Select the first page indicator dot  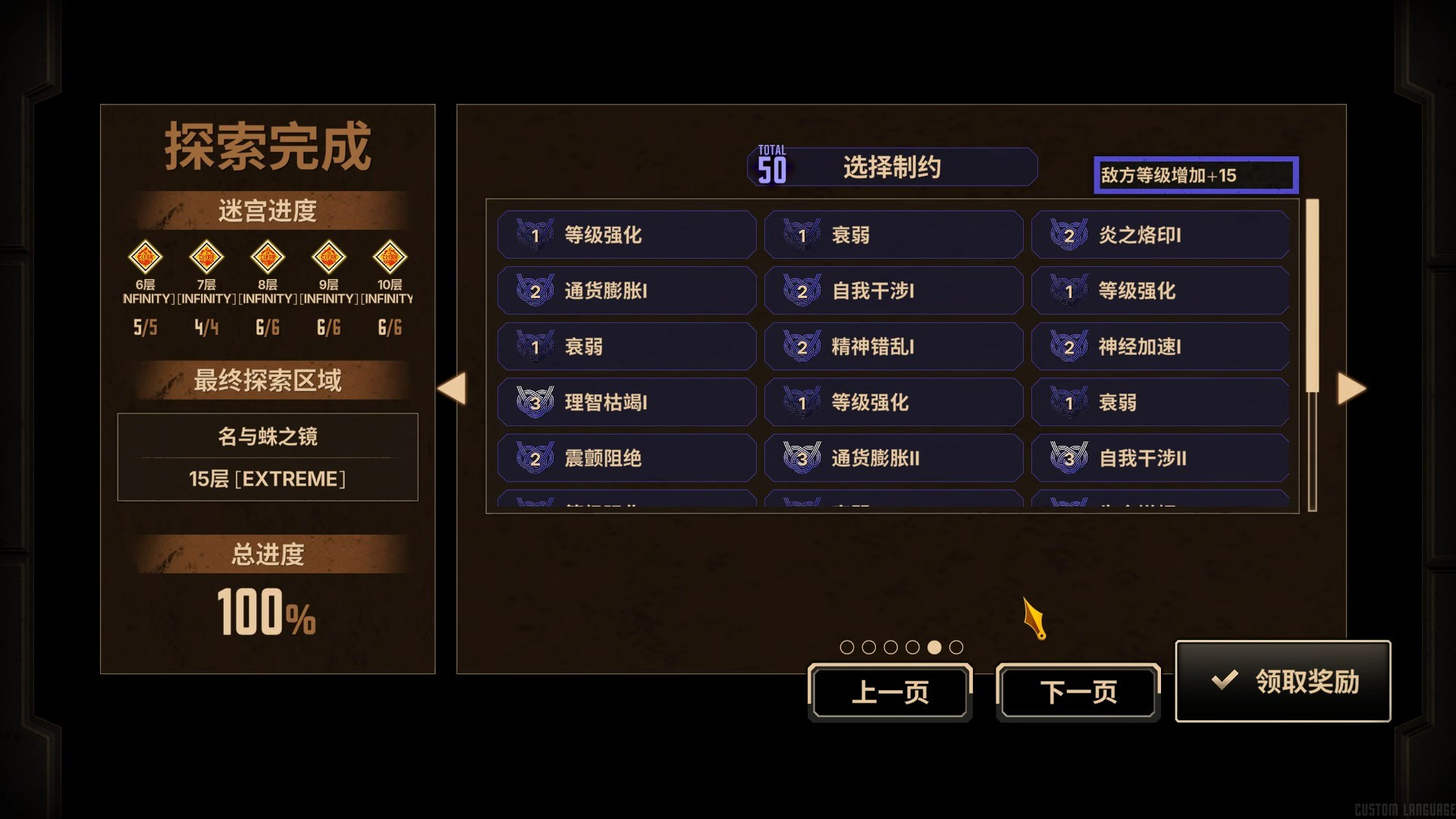[846, 648]
